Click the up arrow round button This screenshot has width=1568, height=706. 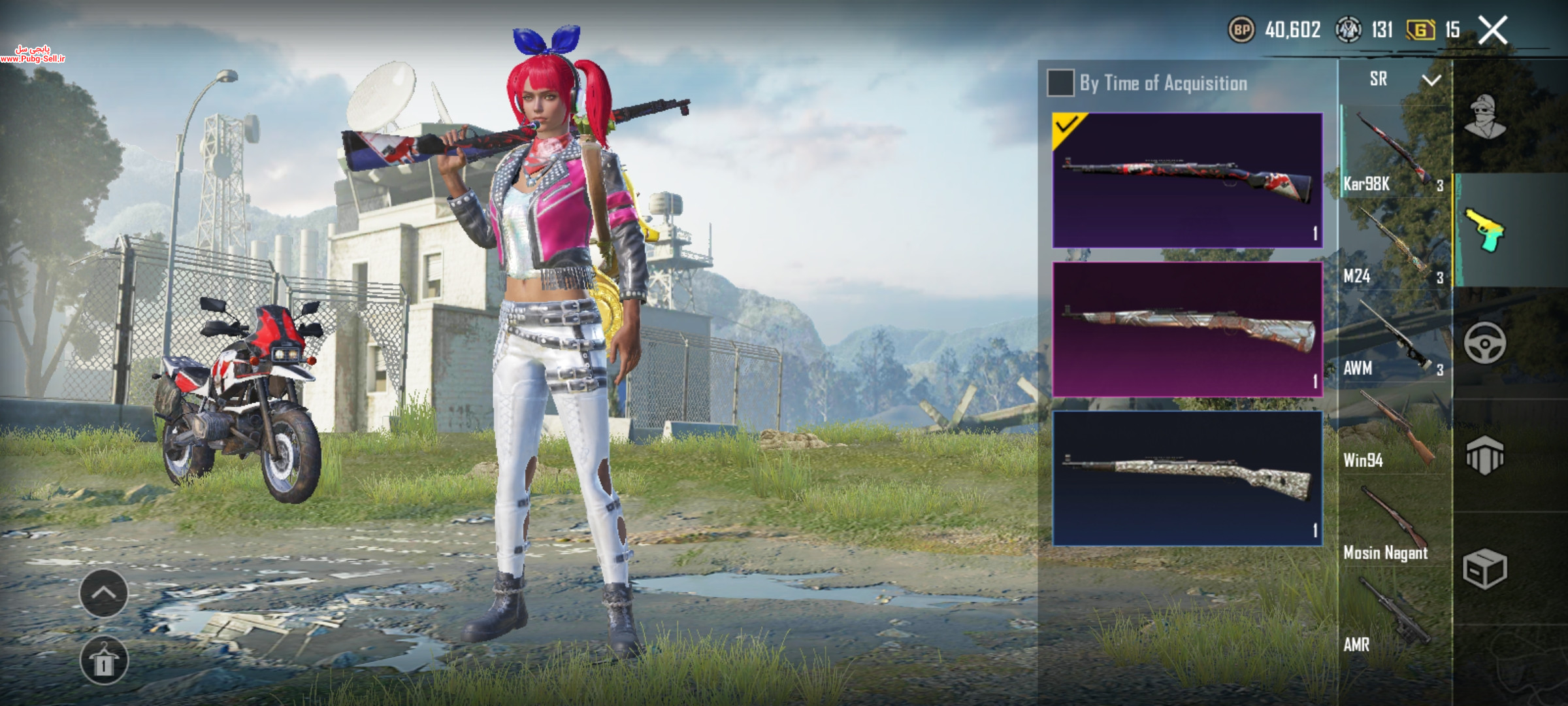pyautogui.click(x=104, y=593)
